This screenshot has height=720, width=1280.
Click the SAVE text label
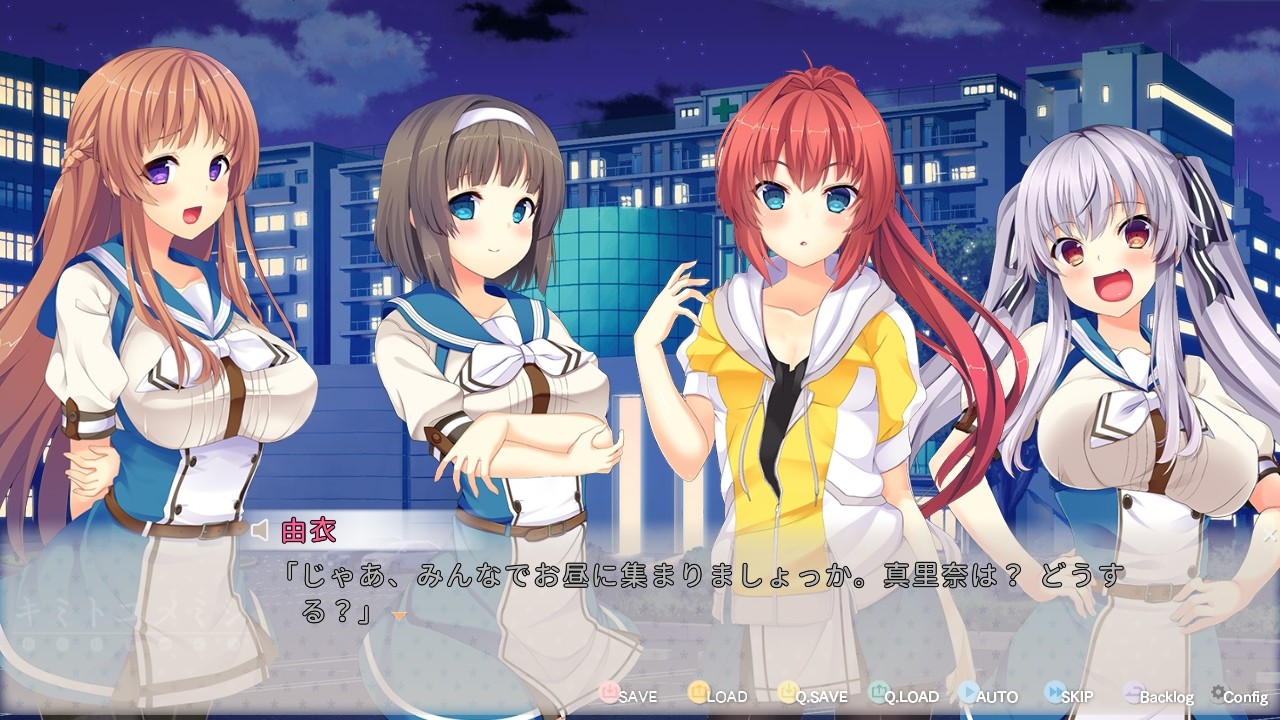pos(637,696)
